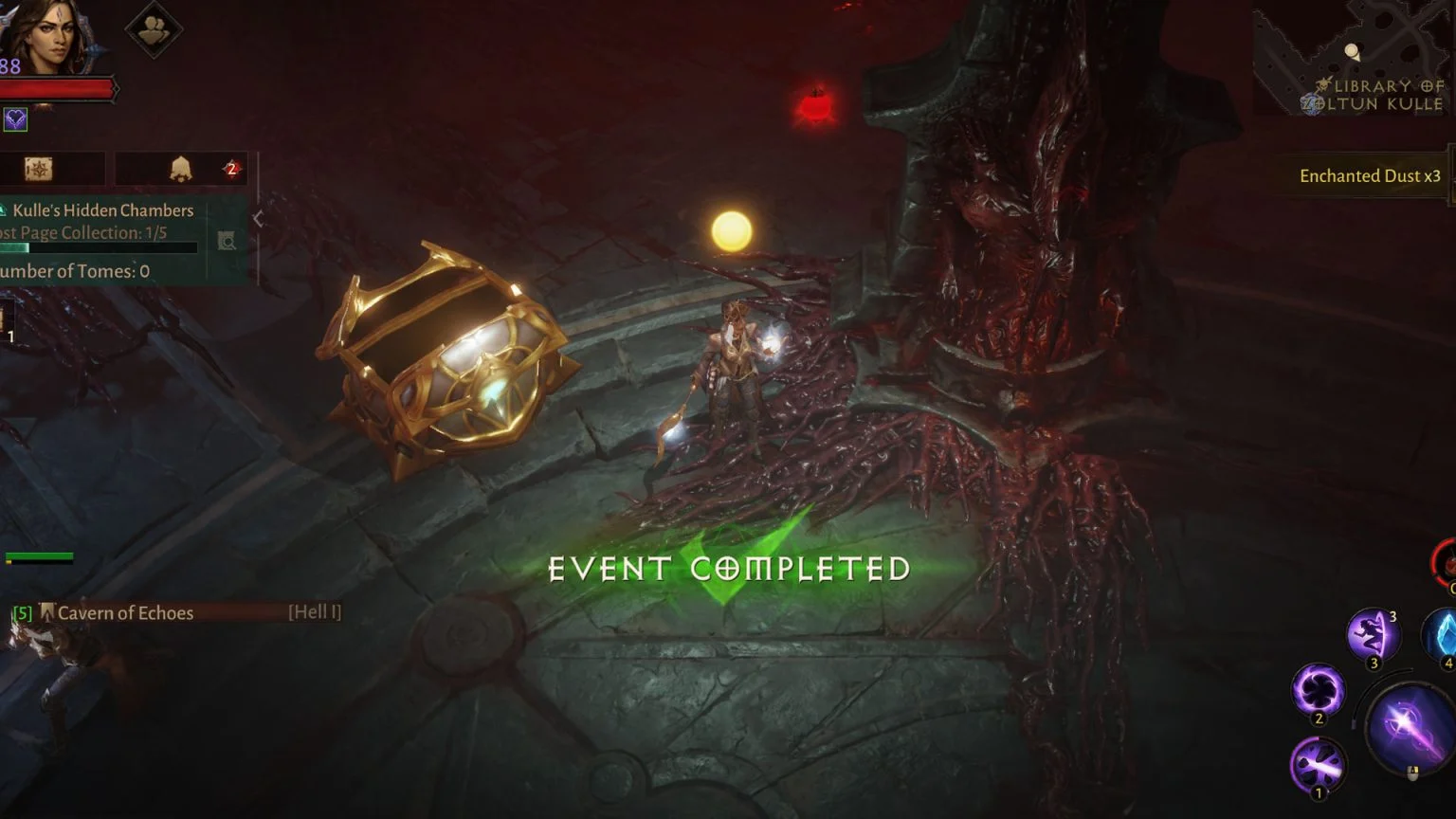Select the Cavern of Echoes zone label

[x=125, y=612]
